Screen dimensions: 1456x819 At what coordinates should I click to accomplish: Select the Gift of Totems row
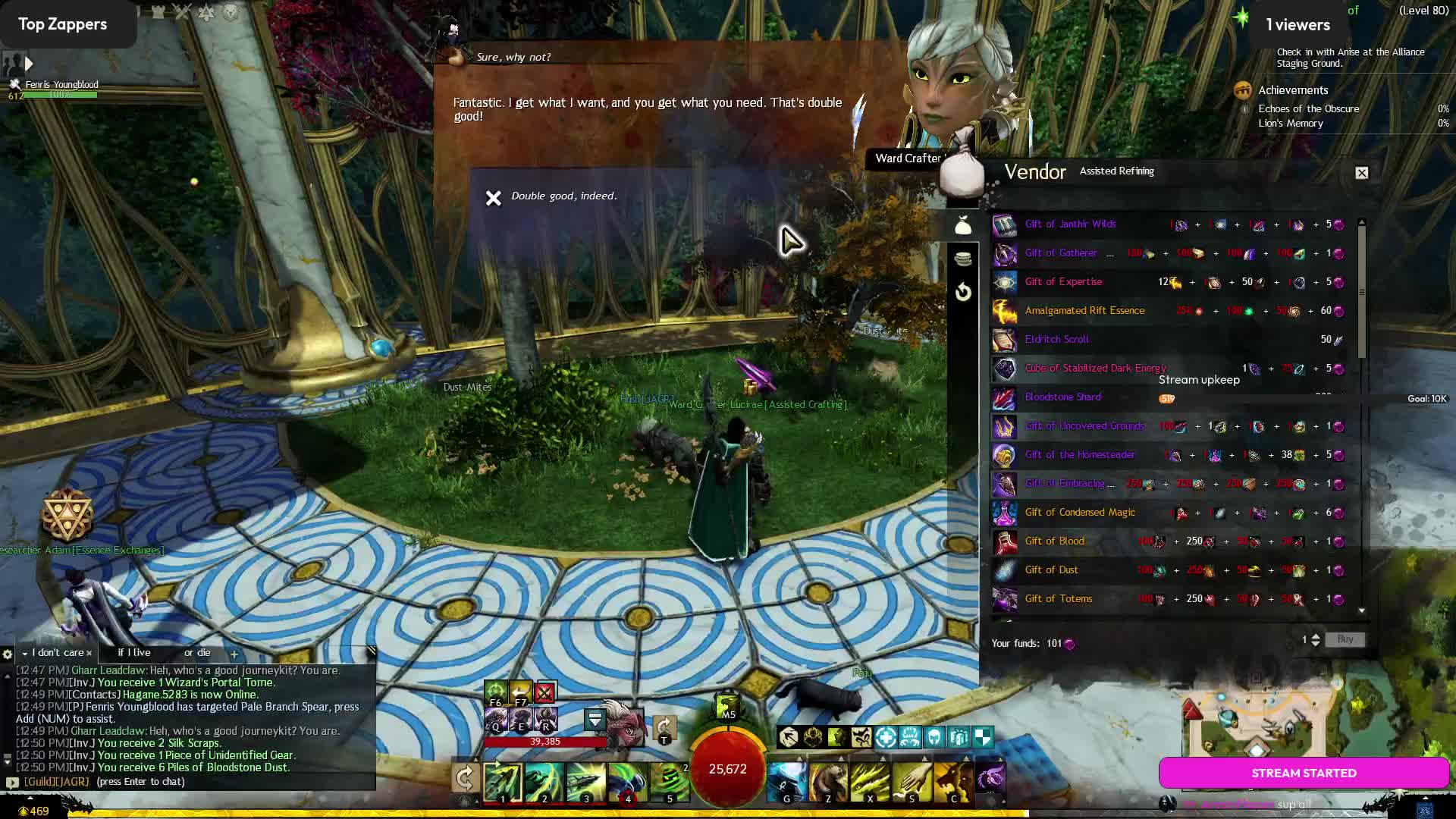(1059, 599)
